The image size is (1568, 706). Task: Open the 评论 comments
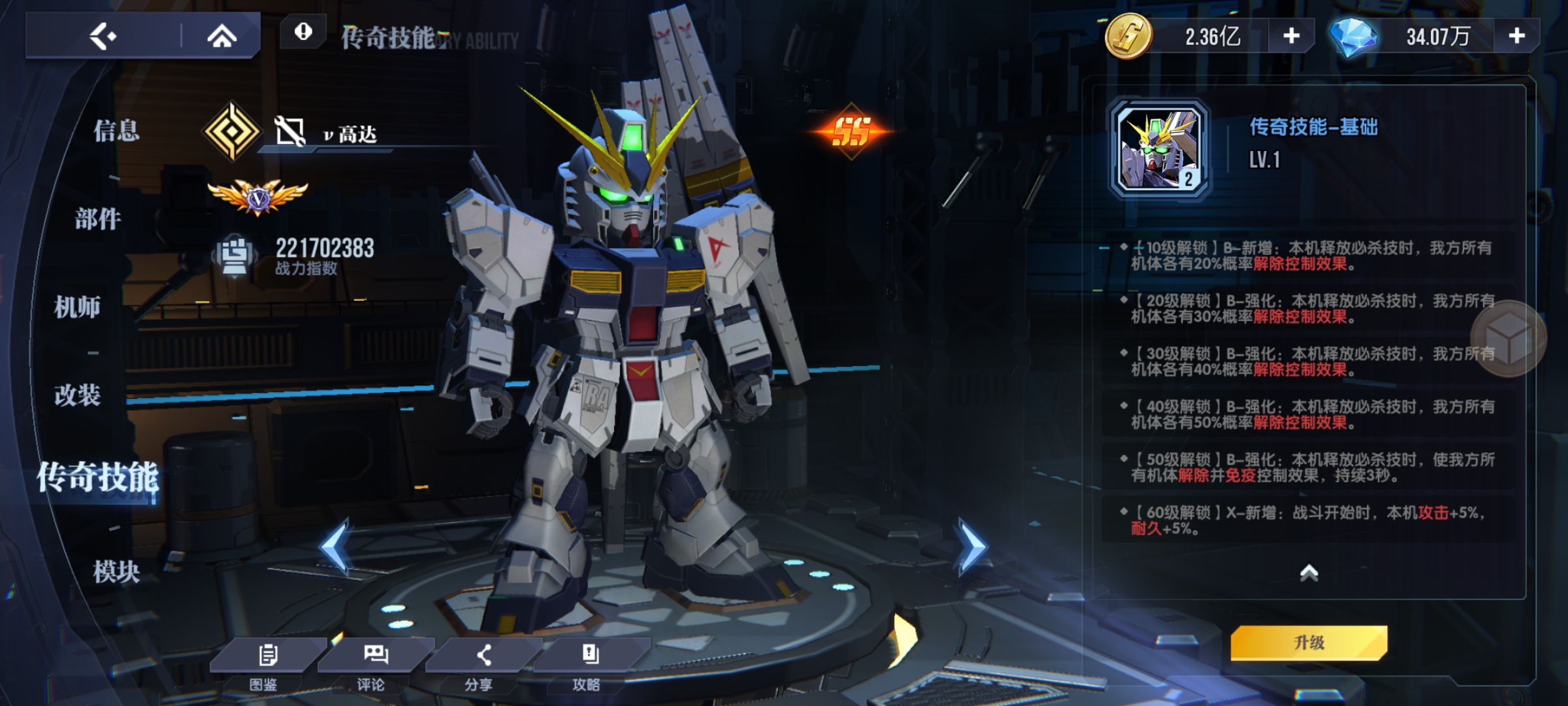pos(374,664)
